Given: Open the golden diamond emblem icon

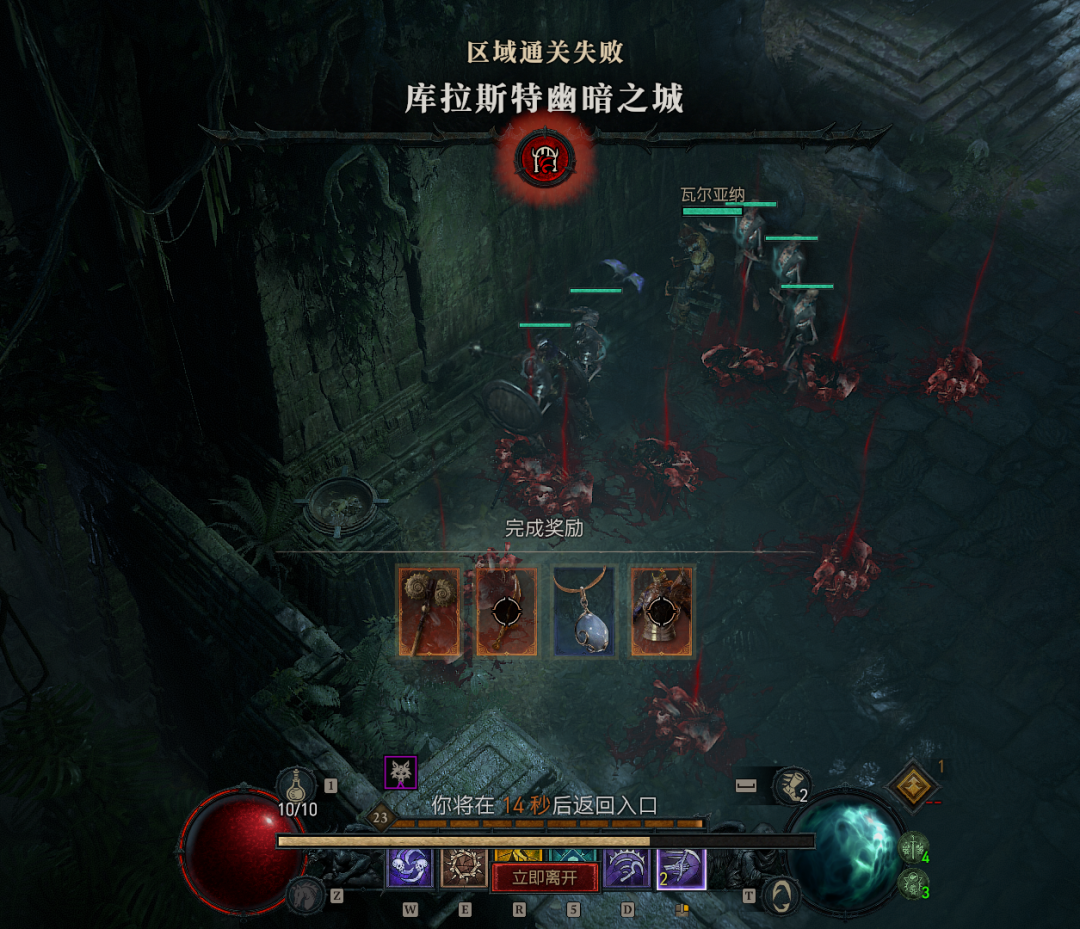Looking at the screenshot, I should [912, 786].
